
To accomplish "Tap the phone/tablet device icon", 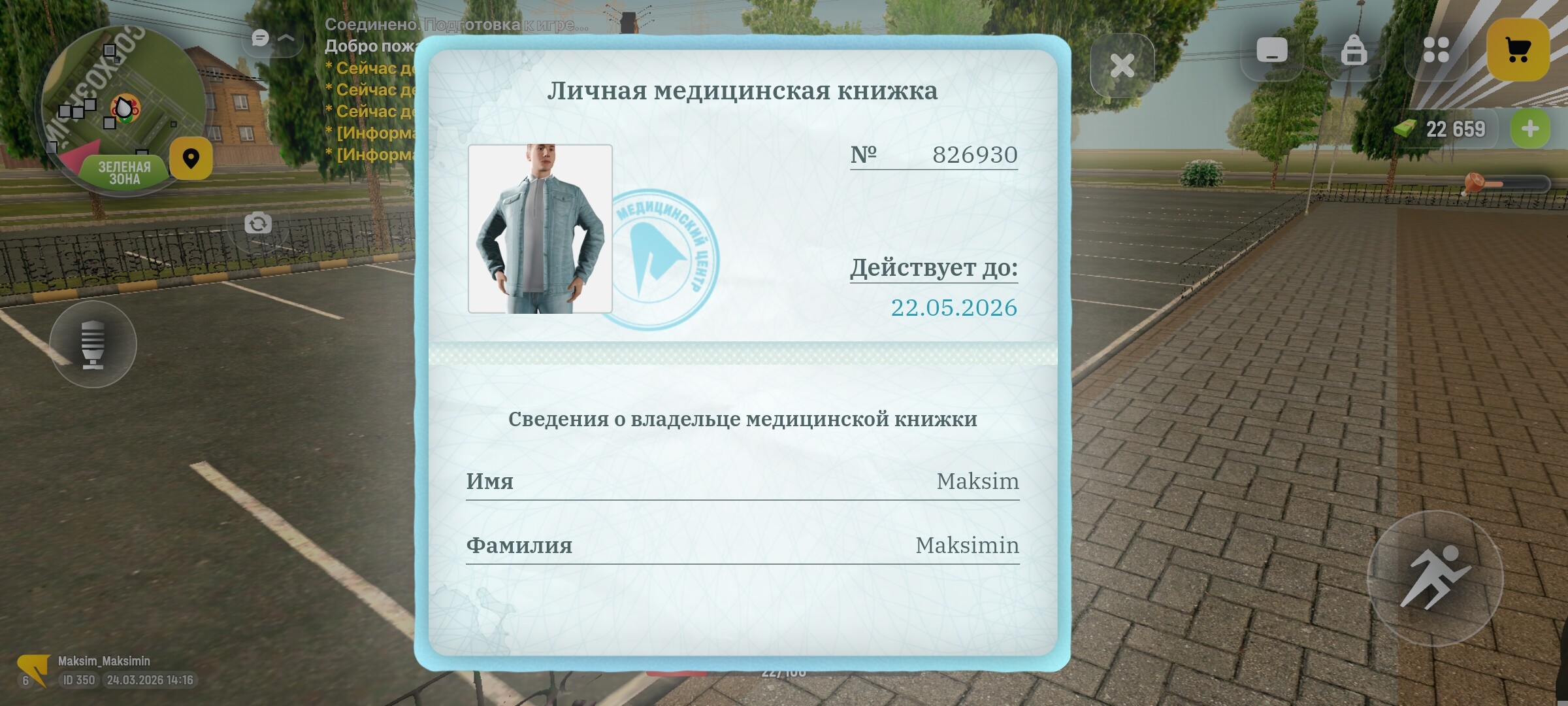I will tap(1271, 49).
